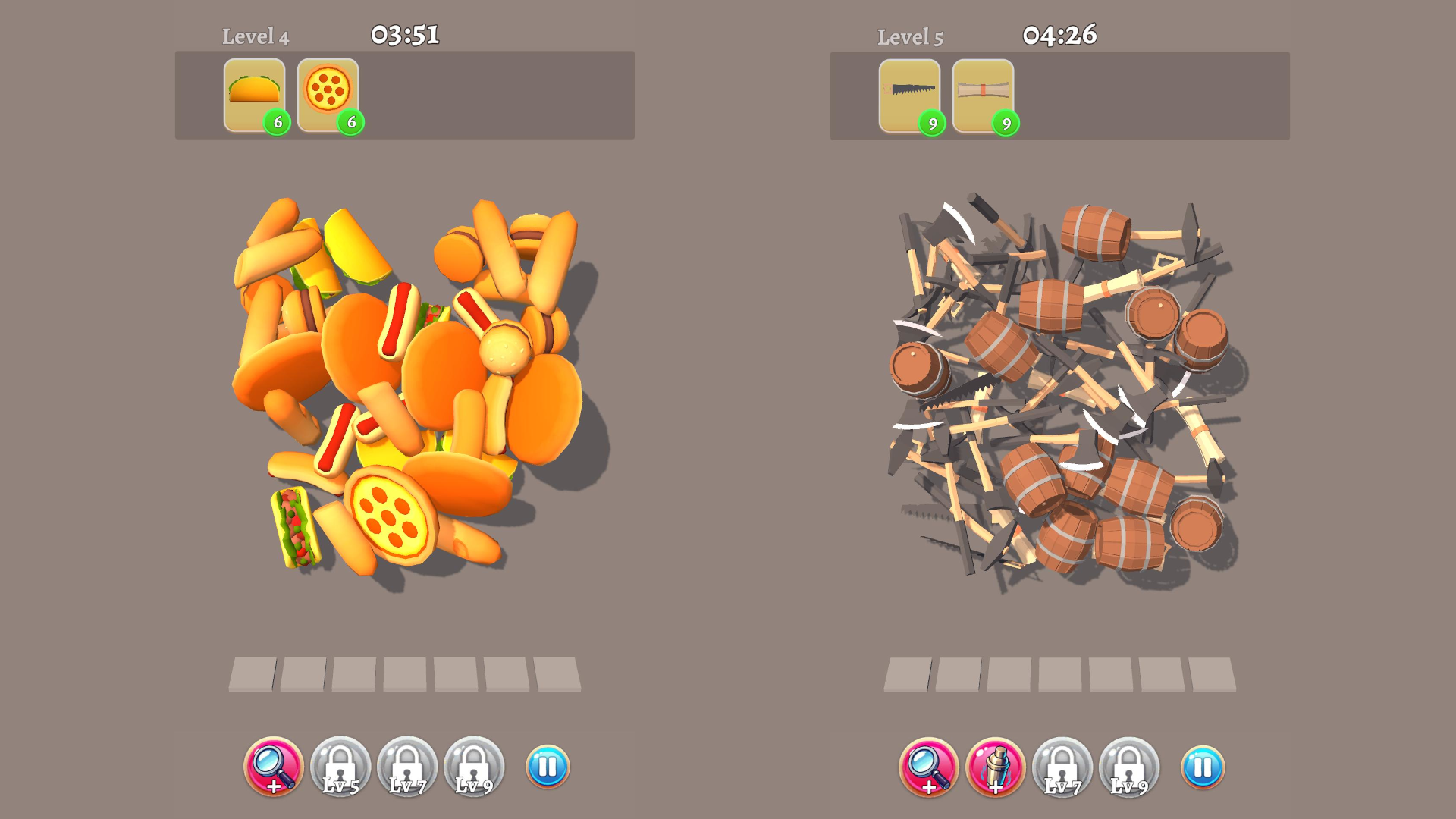1456x819 pixels.
Task: Tap the Lv 7 locked booster on Level 4
Action: coord(407,768)
